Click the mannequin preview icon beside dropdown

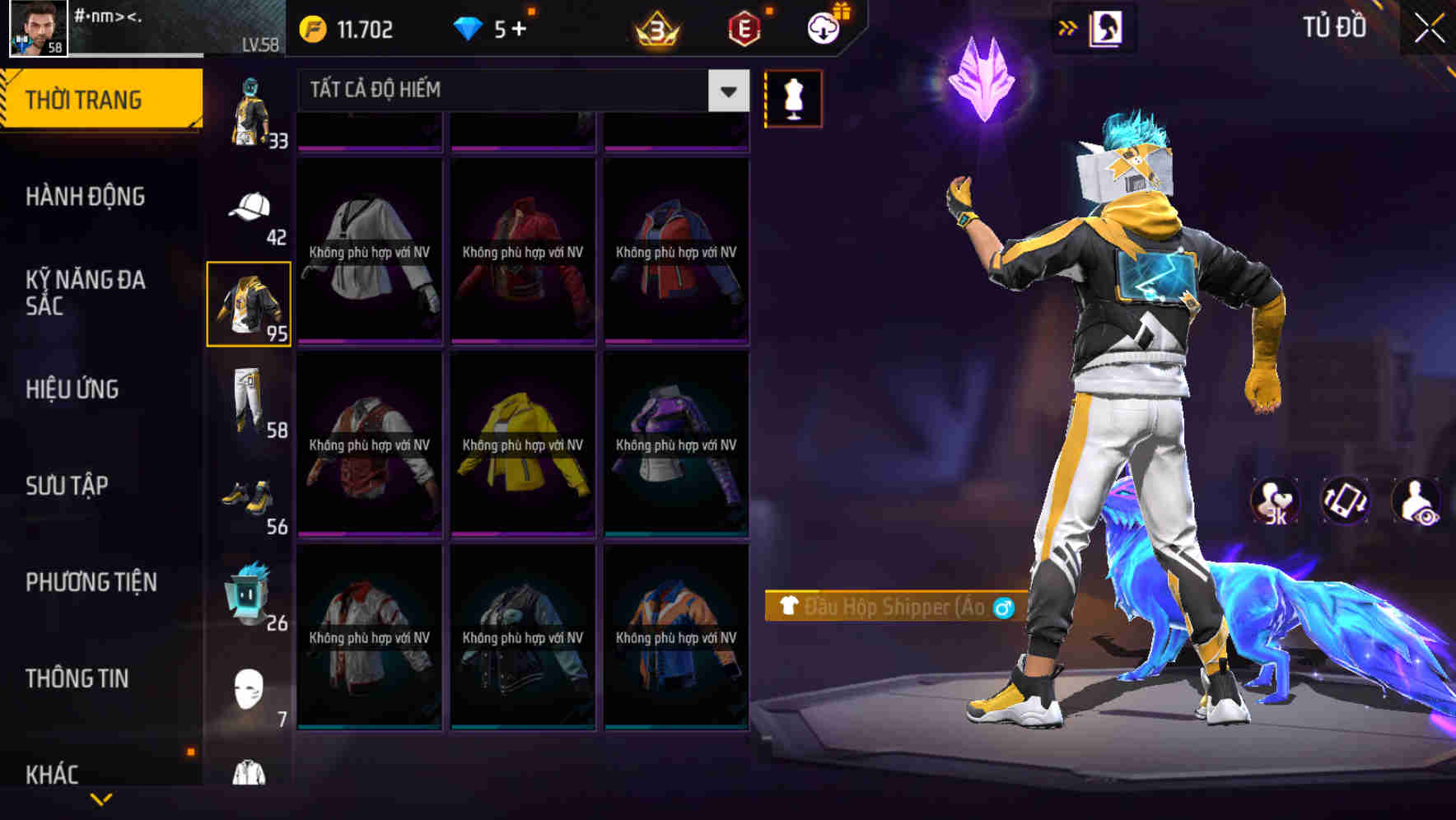click(792, 96)
